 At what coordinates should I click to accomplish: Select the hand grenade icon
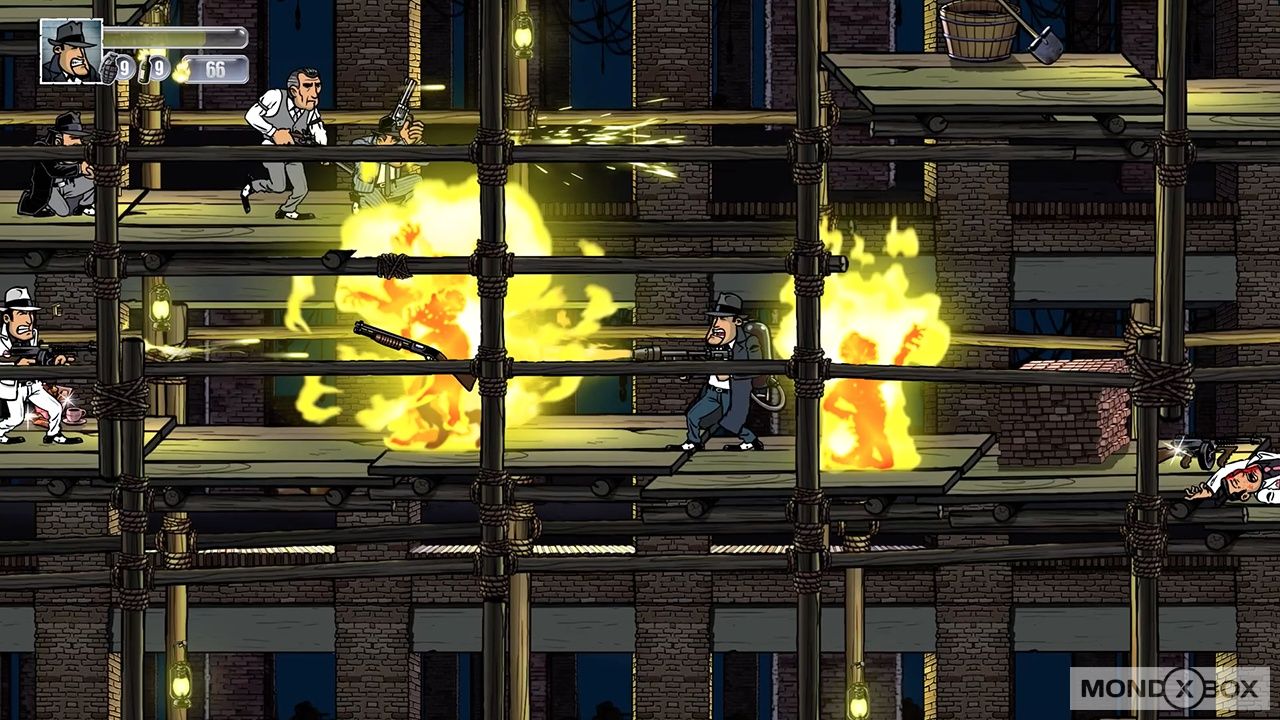click(x=109, y=69)
